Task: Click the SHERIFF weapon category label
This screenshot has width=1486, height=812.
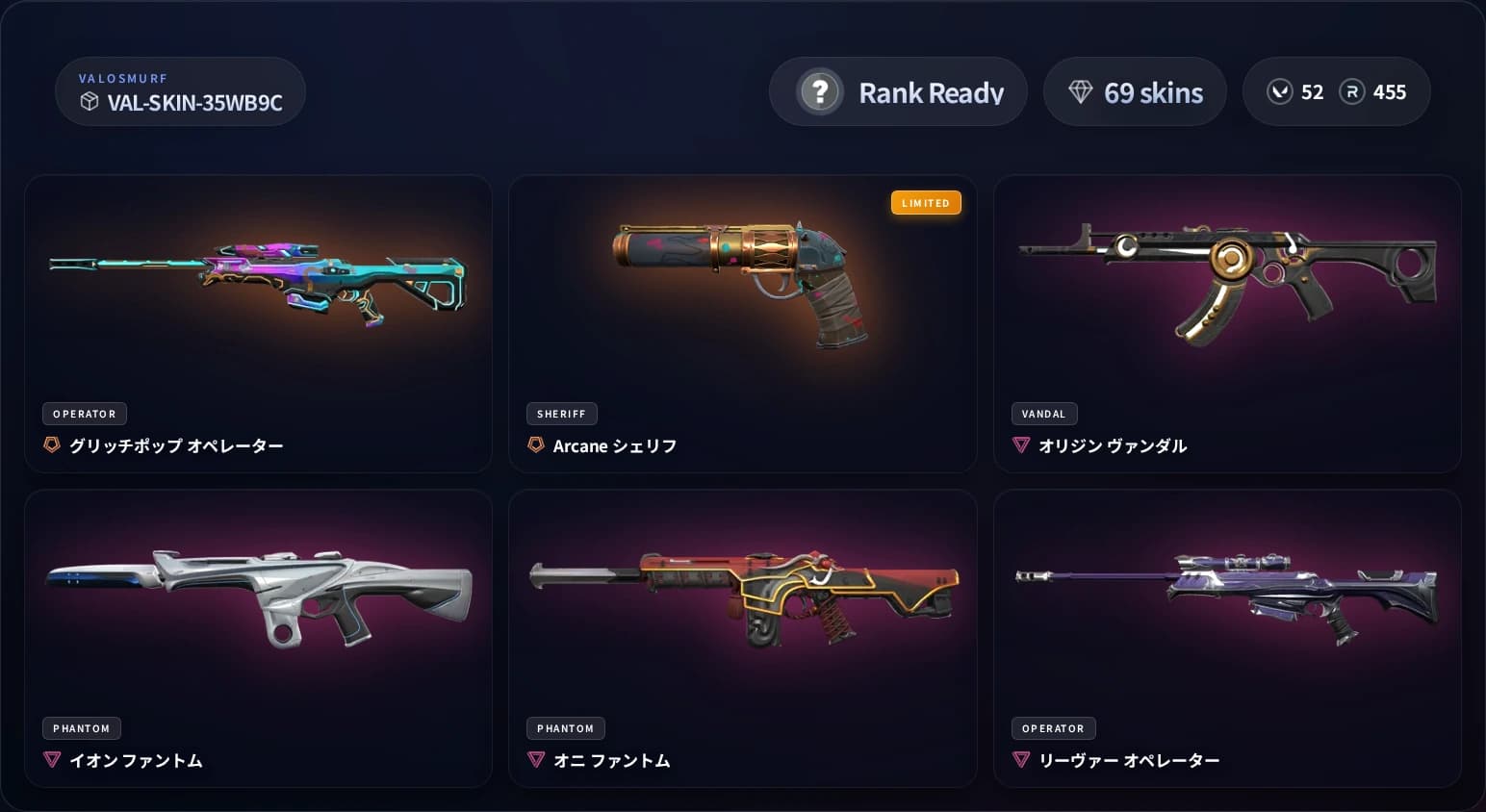Action: pyautogui.click(x=561, y=414)
